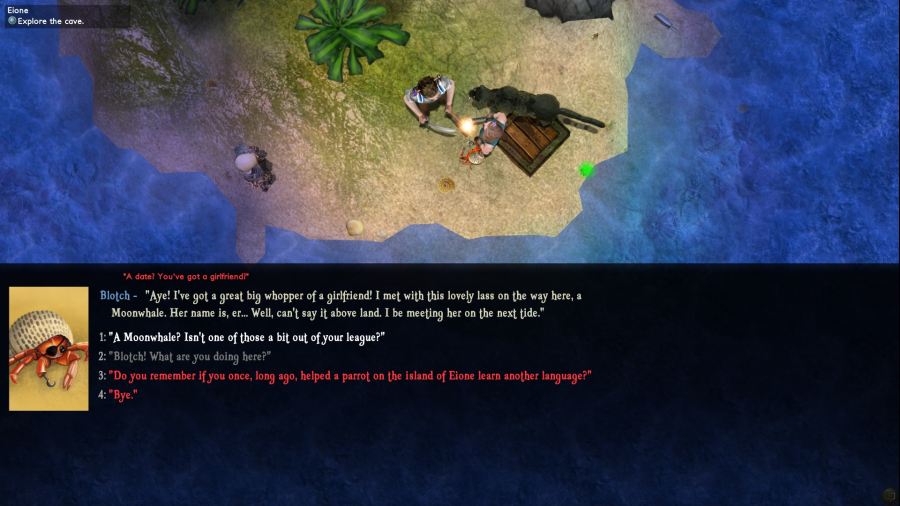Open the "Explore the cave" quest objective
The image size is (900, 506).
pos(51,21)
